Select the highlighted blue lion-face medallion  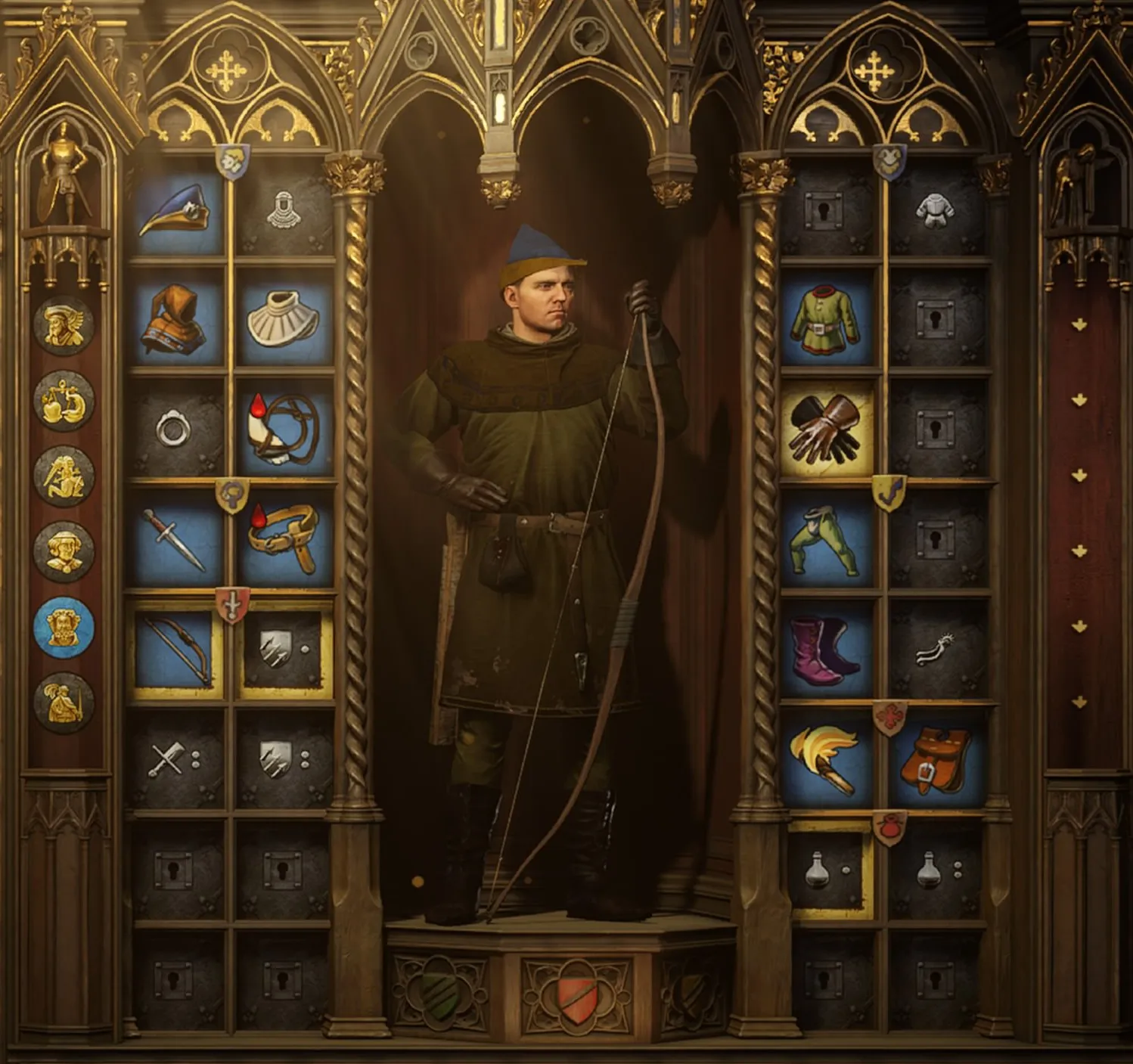tap(64, 627)
